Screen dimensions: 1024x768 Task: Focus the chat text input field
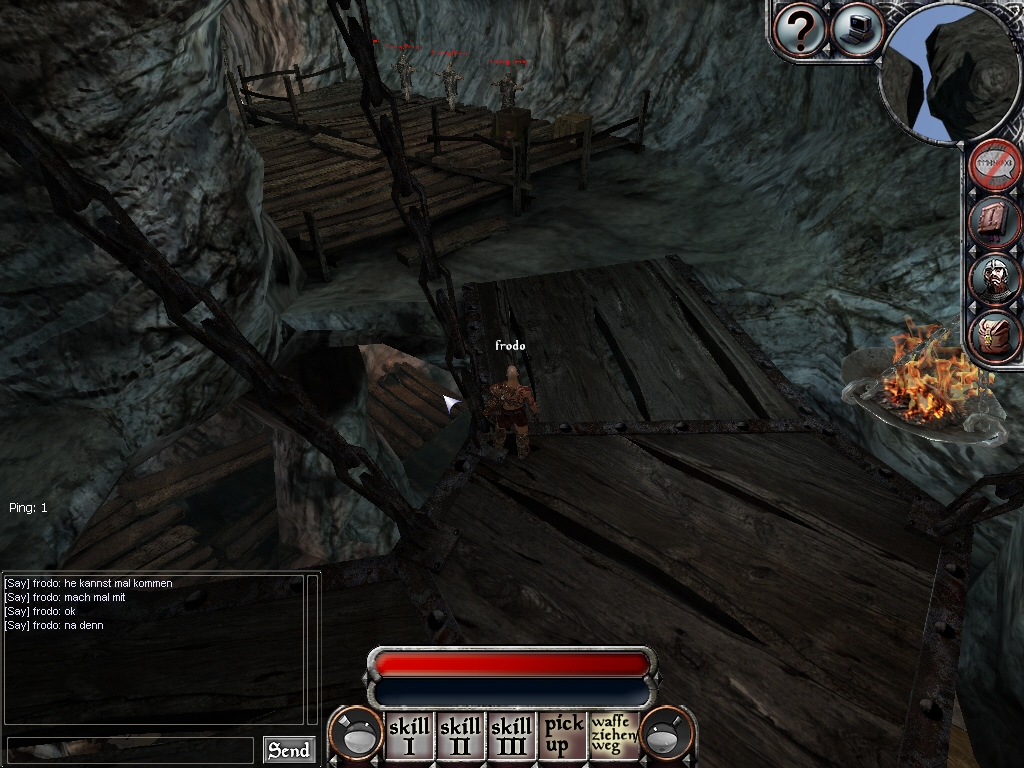tap(130, 750)
